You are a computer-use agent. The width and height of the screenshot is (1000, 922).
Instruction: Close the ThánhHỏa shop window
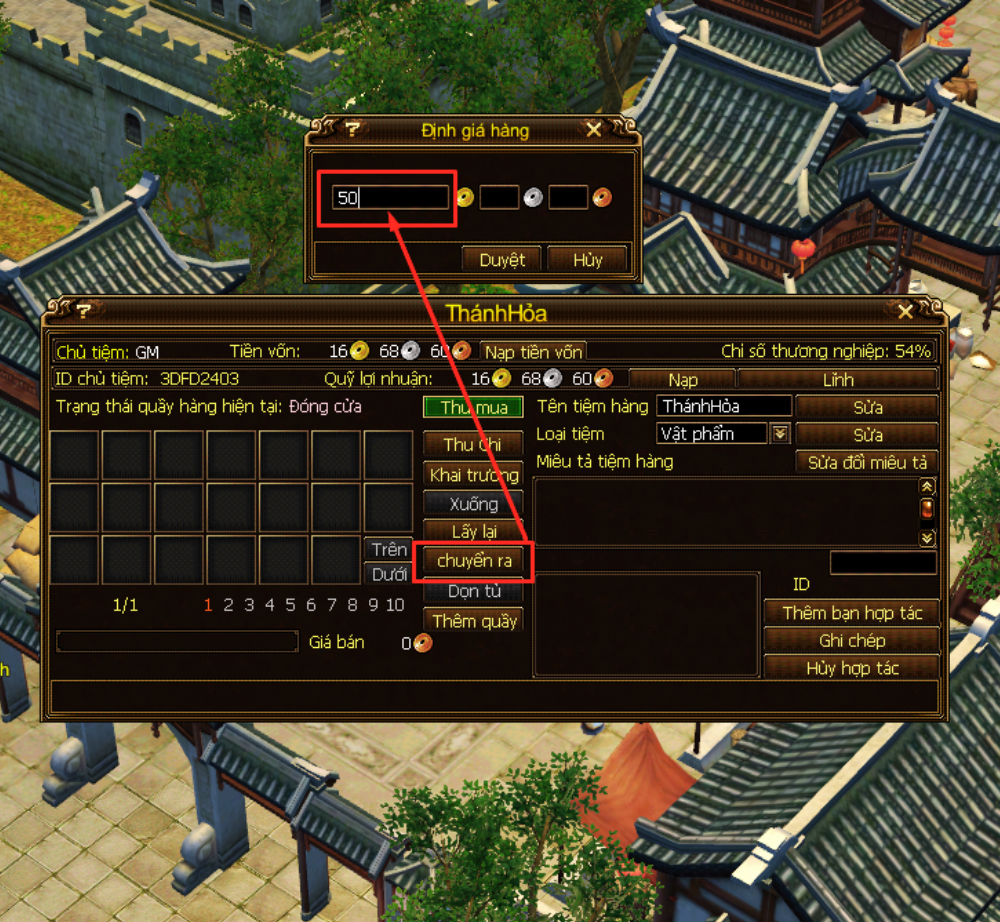coord(905,312)
